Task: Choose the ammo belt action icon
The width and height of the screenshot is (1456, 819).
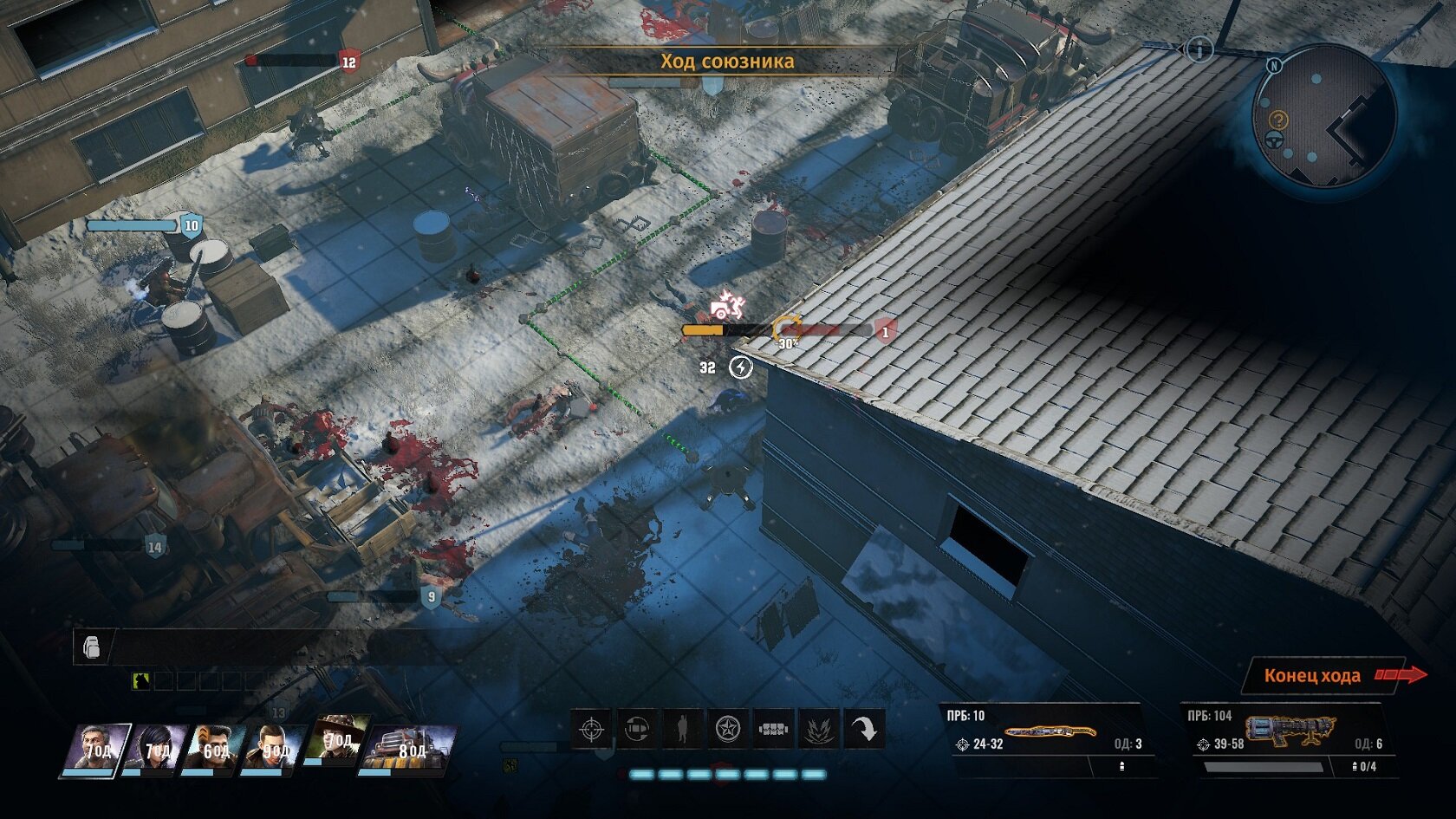Action: click(772, 729)
